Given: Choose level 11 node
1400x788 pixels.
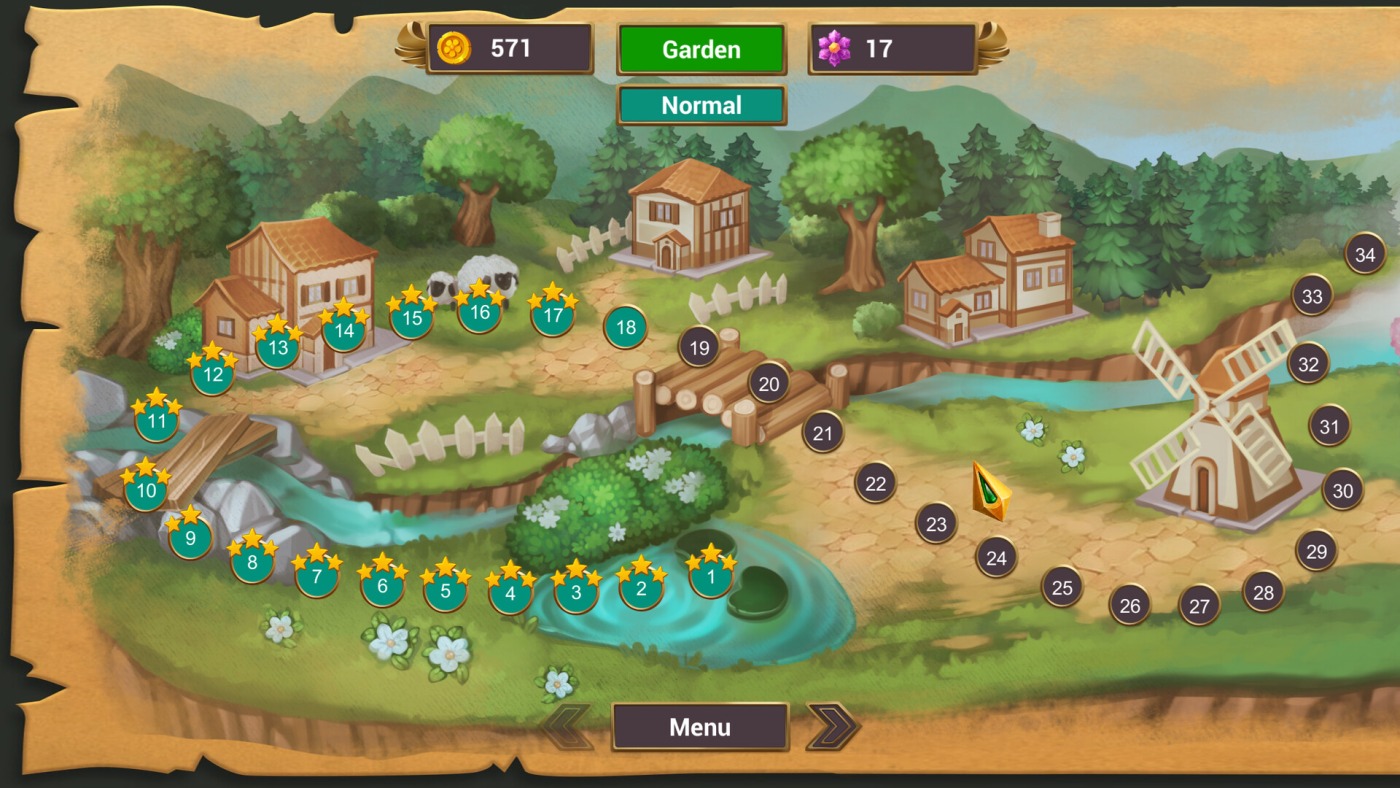Looking at the screenshot, I should click(157, 421).
